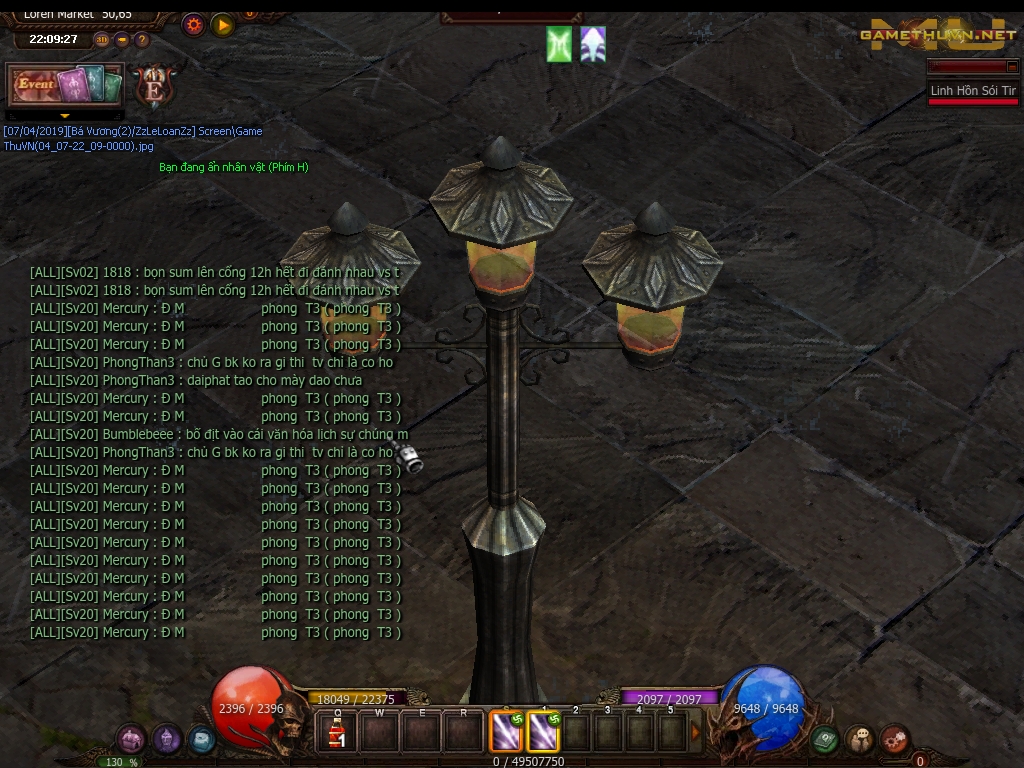Click the yellow play arrow button
The height and width of the screenshot is (768, 1024).
(223, 25)
